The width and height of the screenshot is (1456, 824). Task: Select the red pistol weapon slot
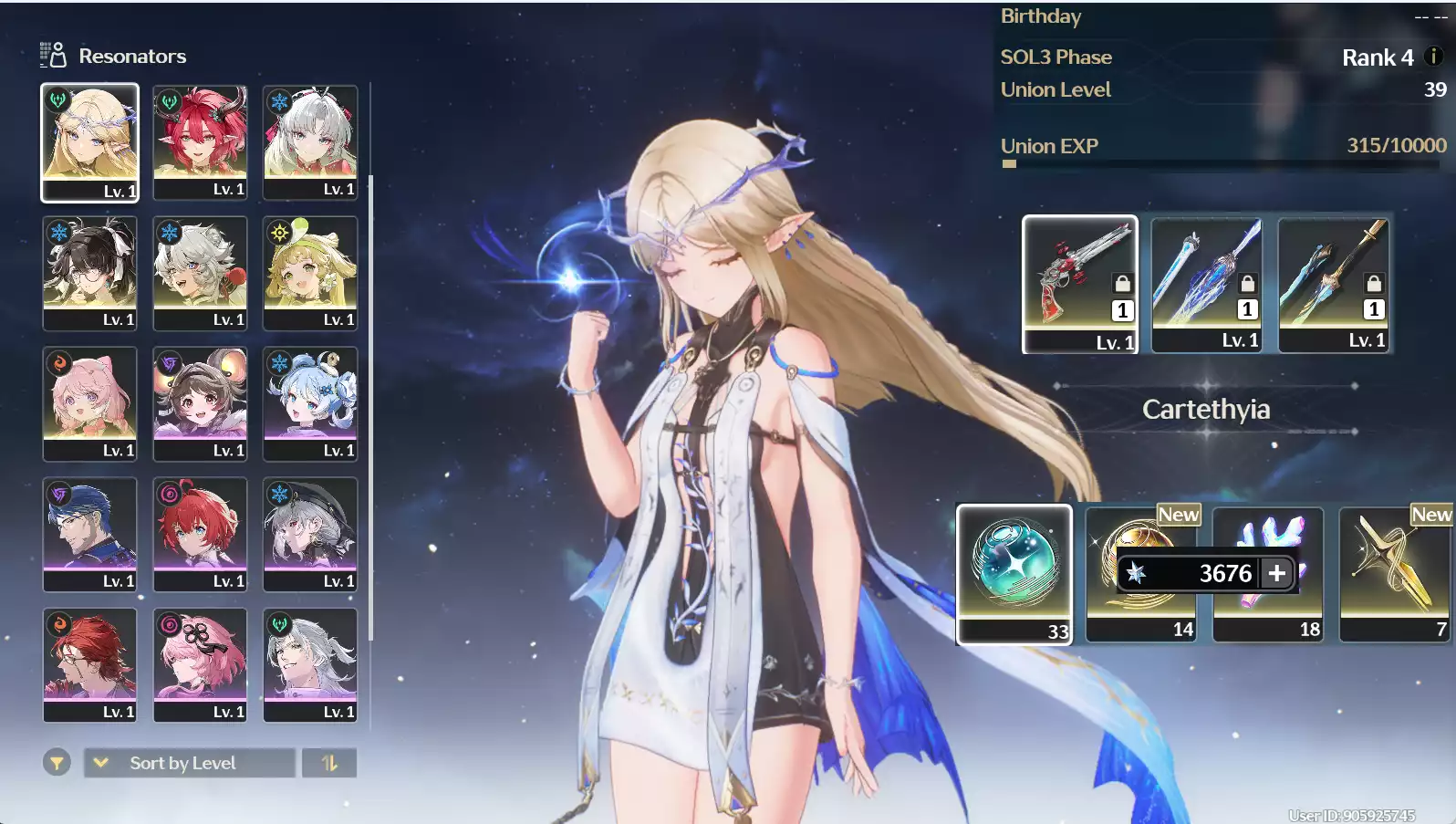point(1079,283)
